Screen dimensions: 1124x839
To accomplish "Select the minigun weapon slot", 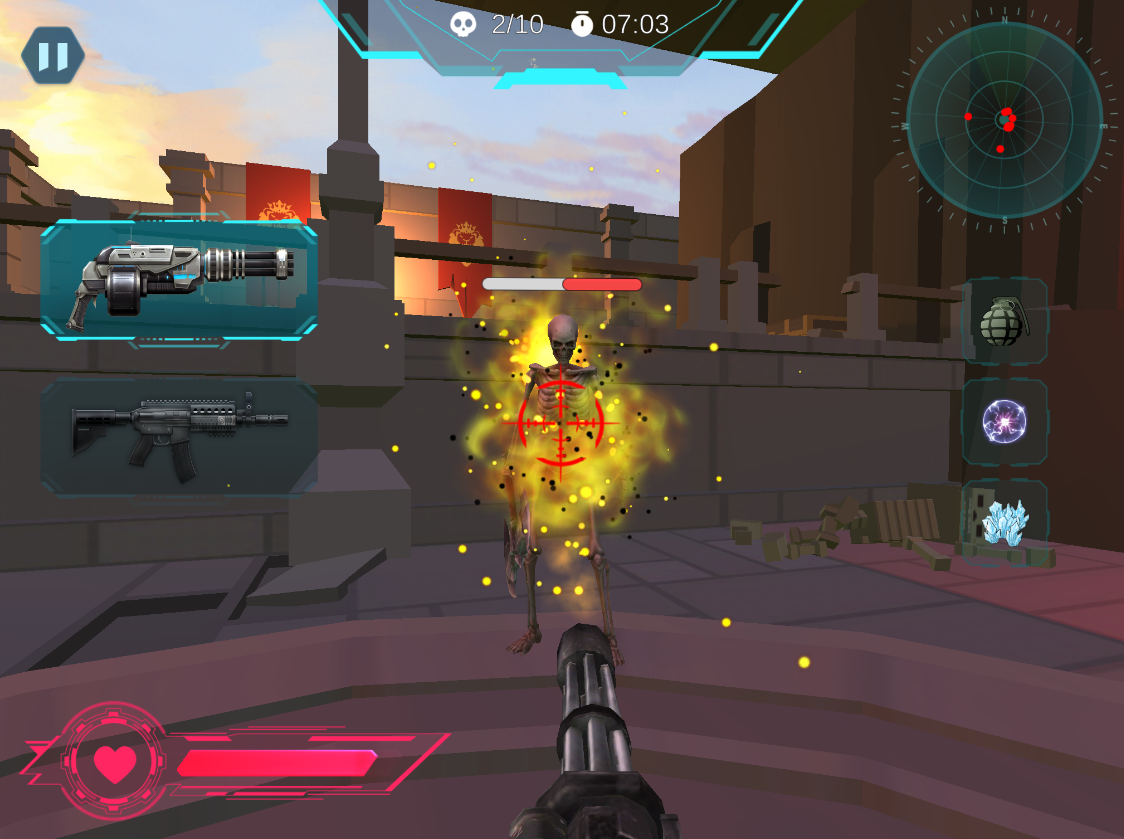I will (x=180, y=281).
